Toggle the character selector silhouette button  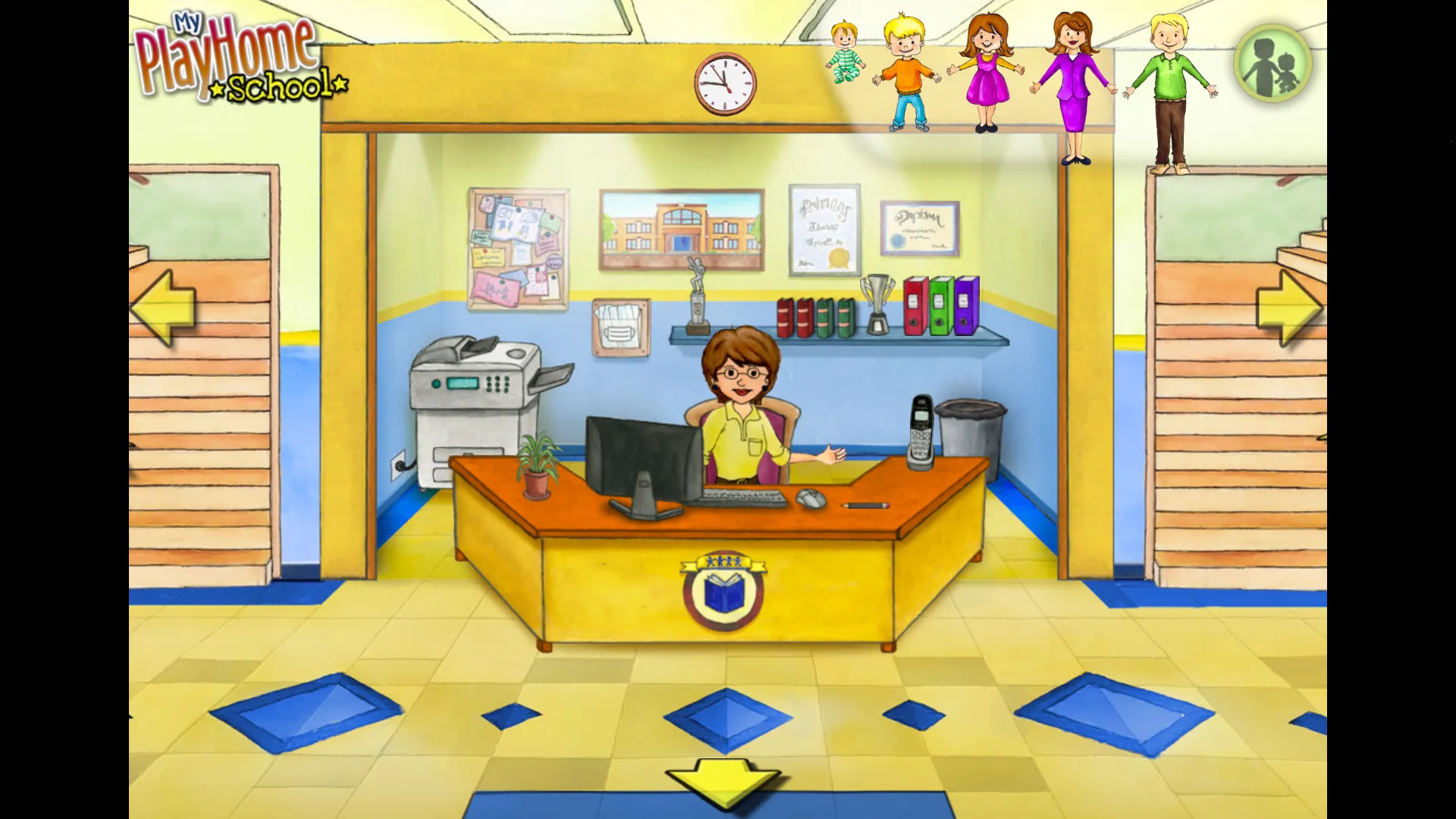coord(1272,64)
